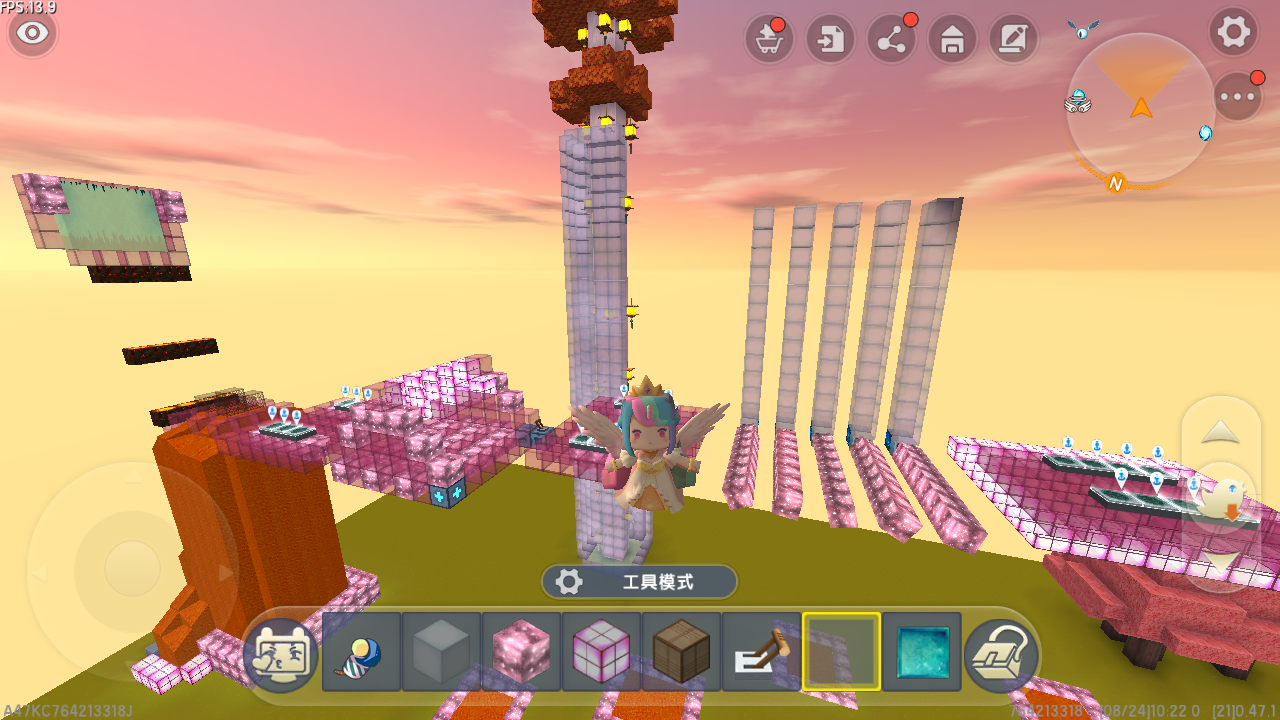This screenshot has height=720, width=1280.
Task: Toggle the eye visibility button
Action: coord(33,33)
